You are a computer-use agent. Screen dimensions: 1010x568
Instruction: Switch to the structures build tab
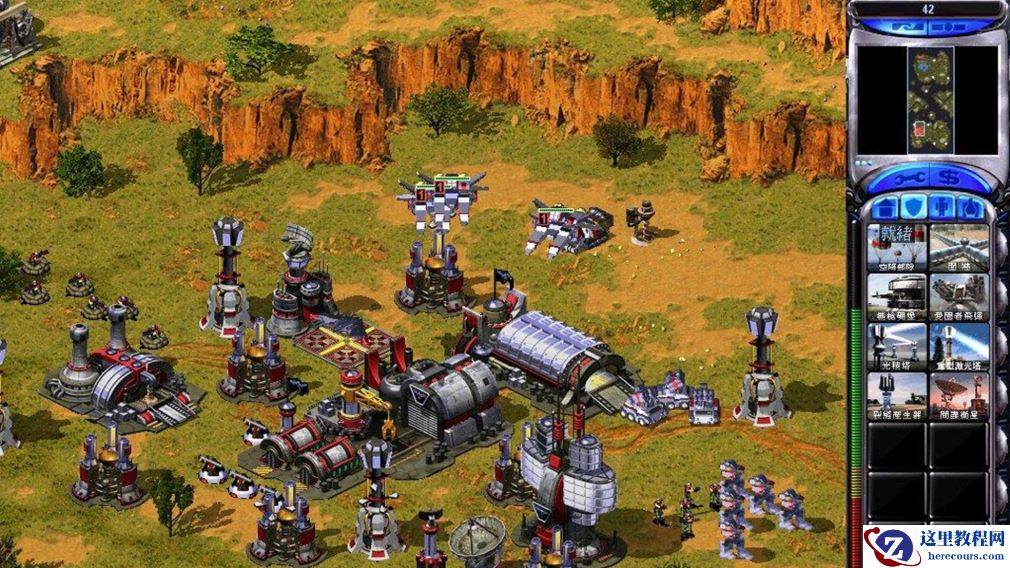tap(884, 207)
